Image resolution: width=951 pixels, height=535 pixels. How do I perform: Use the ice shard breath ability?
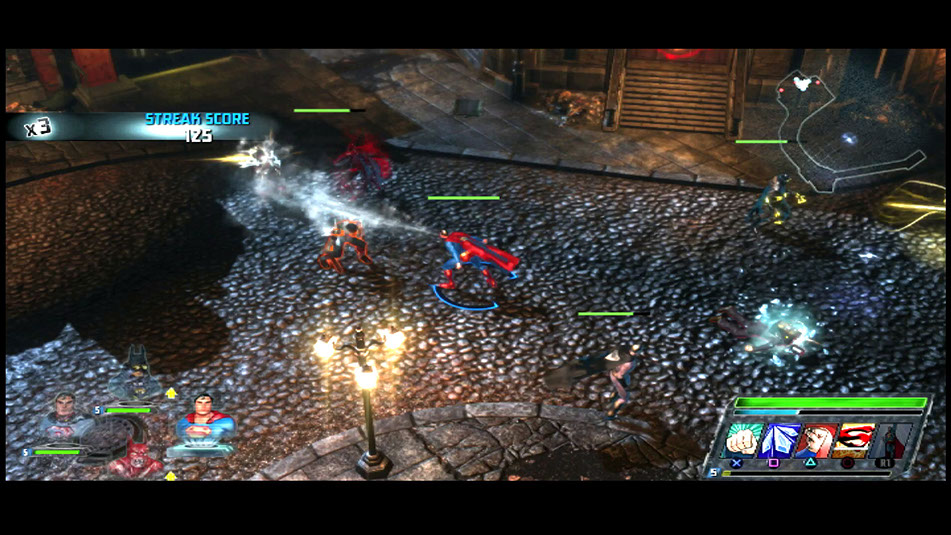(x=777, y=440)
